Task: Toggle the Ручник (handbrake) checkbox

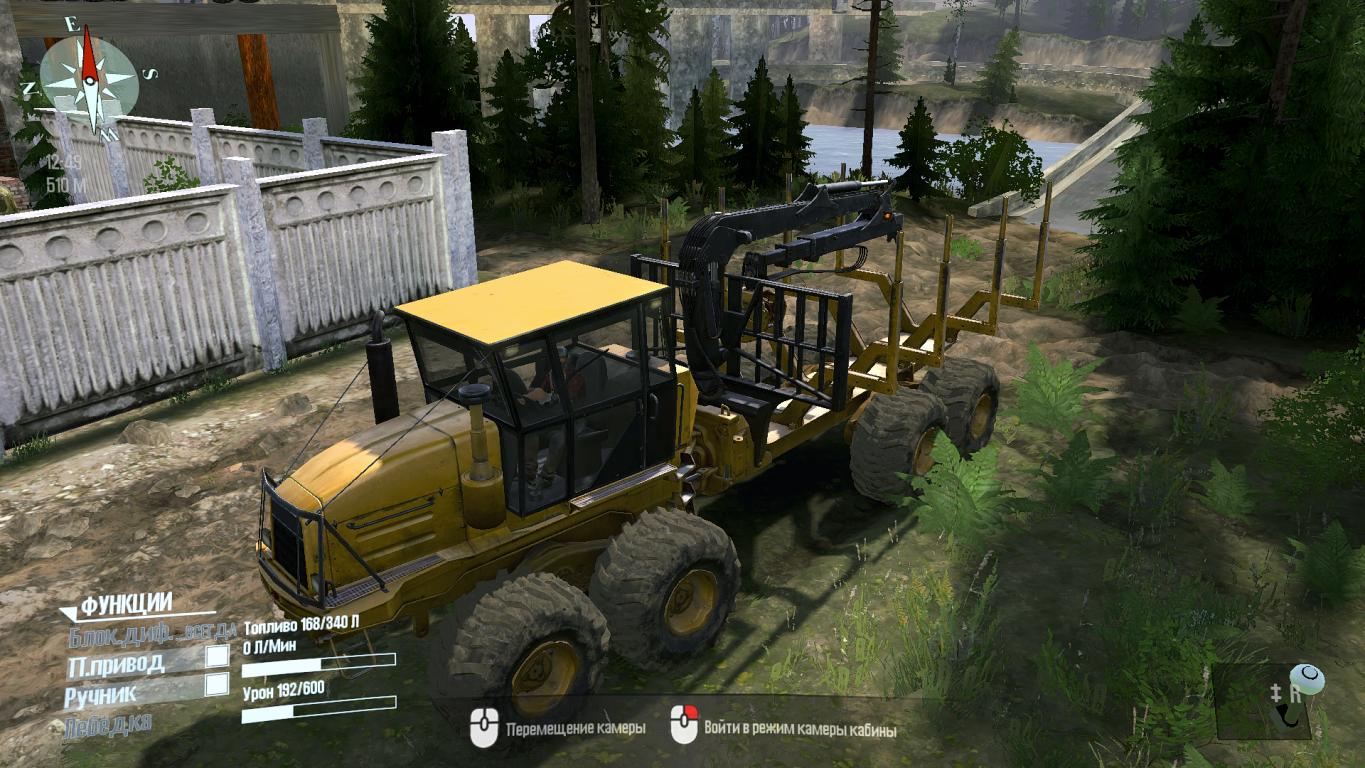Action: 216,685
